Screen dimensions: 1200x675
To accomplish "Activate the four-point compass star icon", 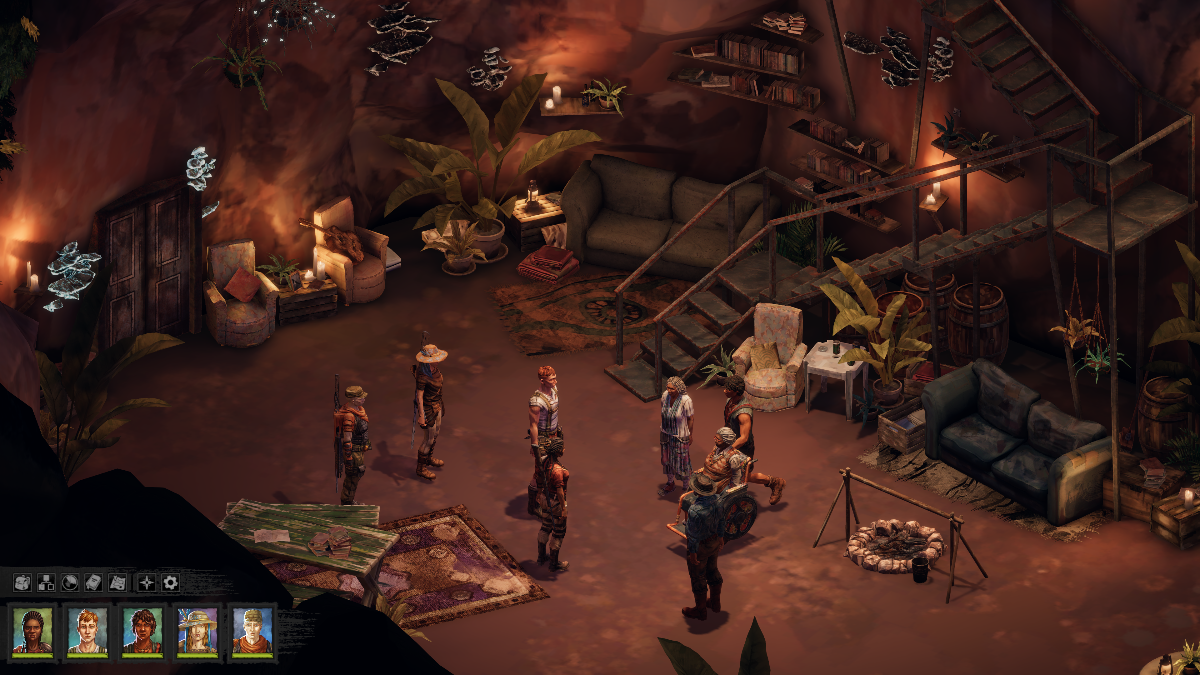I will tap(147, 582).
